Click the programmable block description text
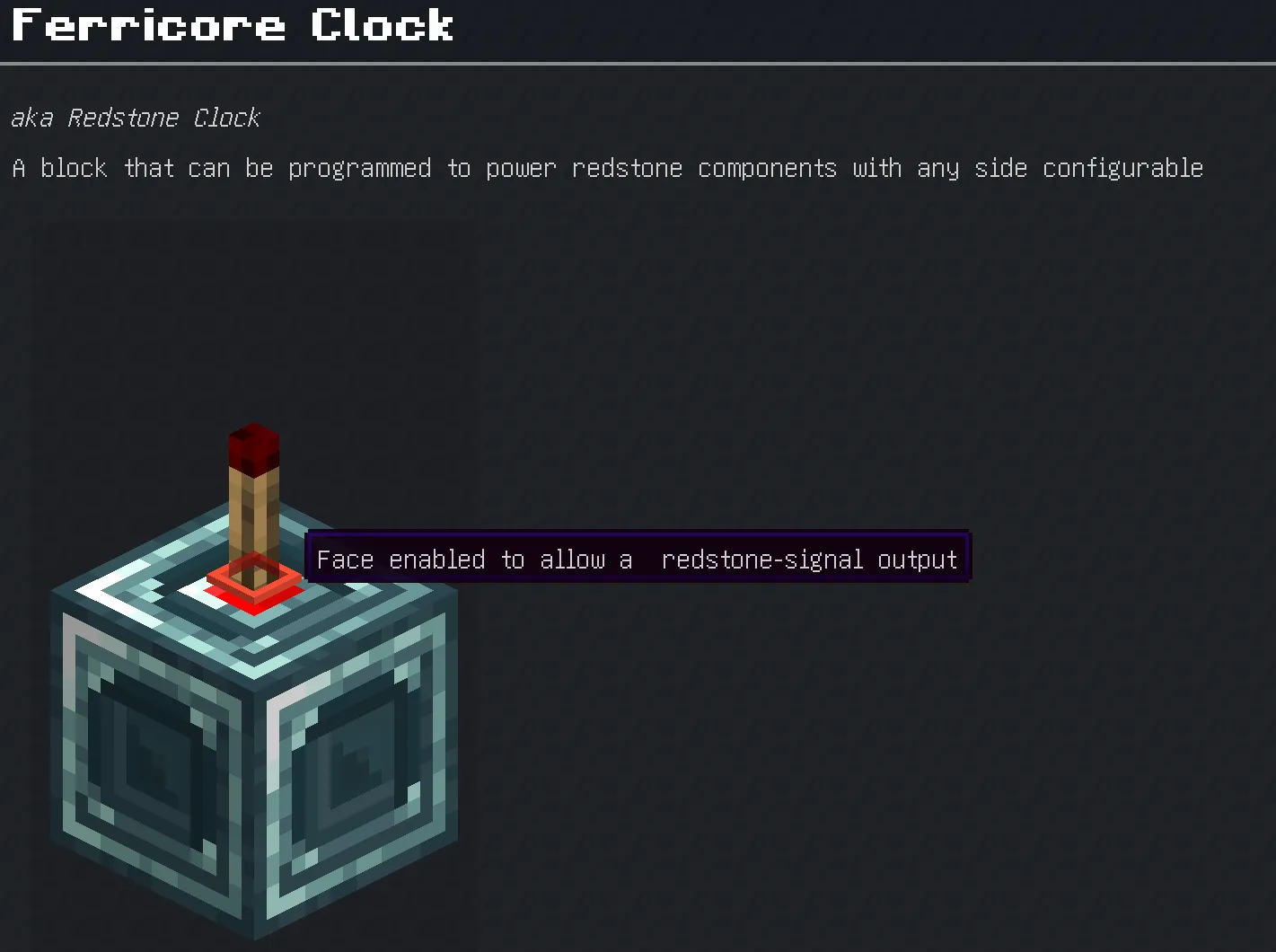Image resolution: width=1276 pixels, height=952 pixels. click(606, 168)
